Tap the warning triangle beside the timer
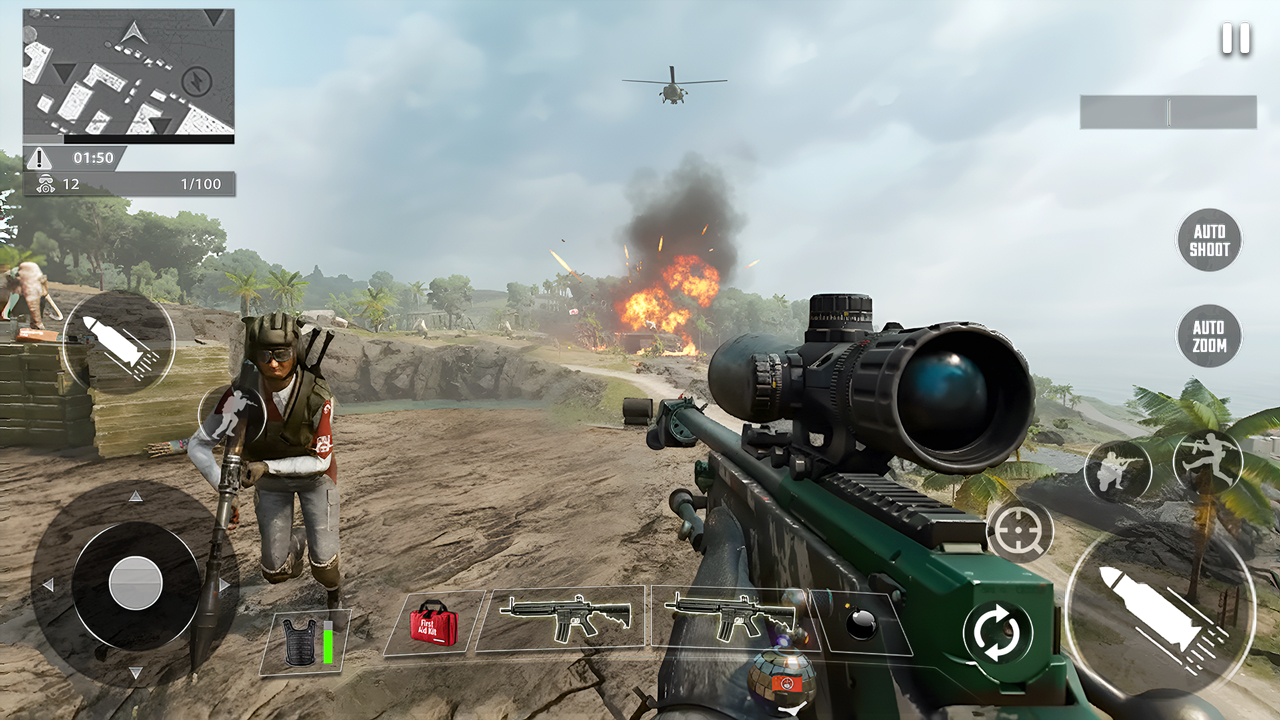Viewport: 1280px width, 720px height. coord(40,156)
